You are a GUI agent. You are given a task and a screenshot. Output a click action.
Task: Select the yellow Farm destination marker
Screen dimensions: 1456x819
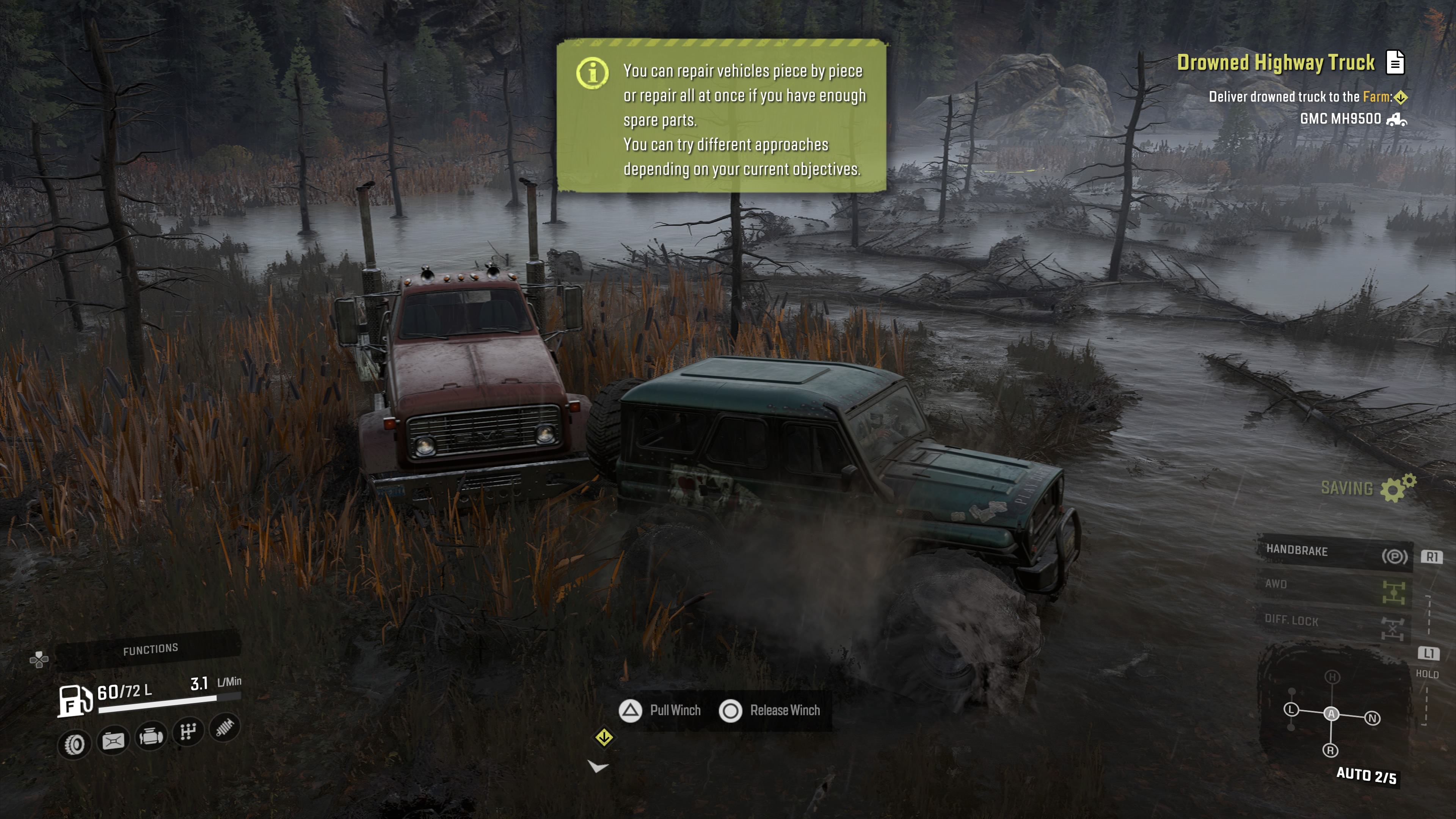click(1400, 98)
